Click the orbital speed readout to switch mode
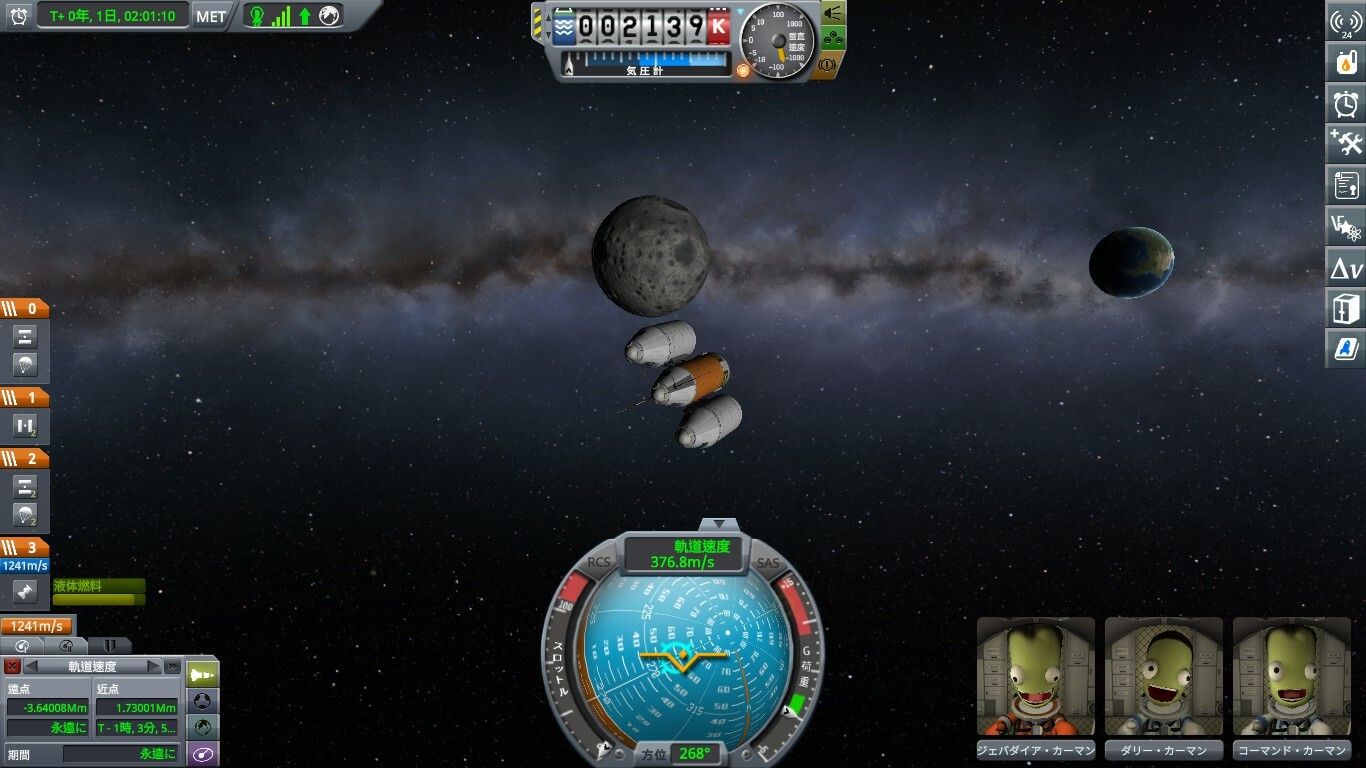 point(685,555)
